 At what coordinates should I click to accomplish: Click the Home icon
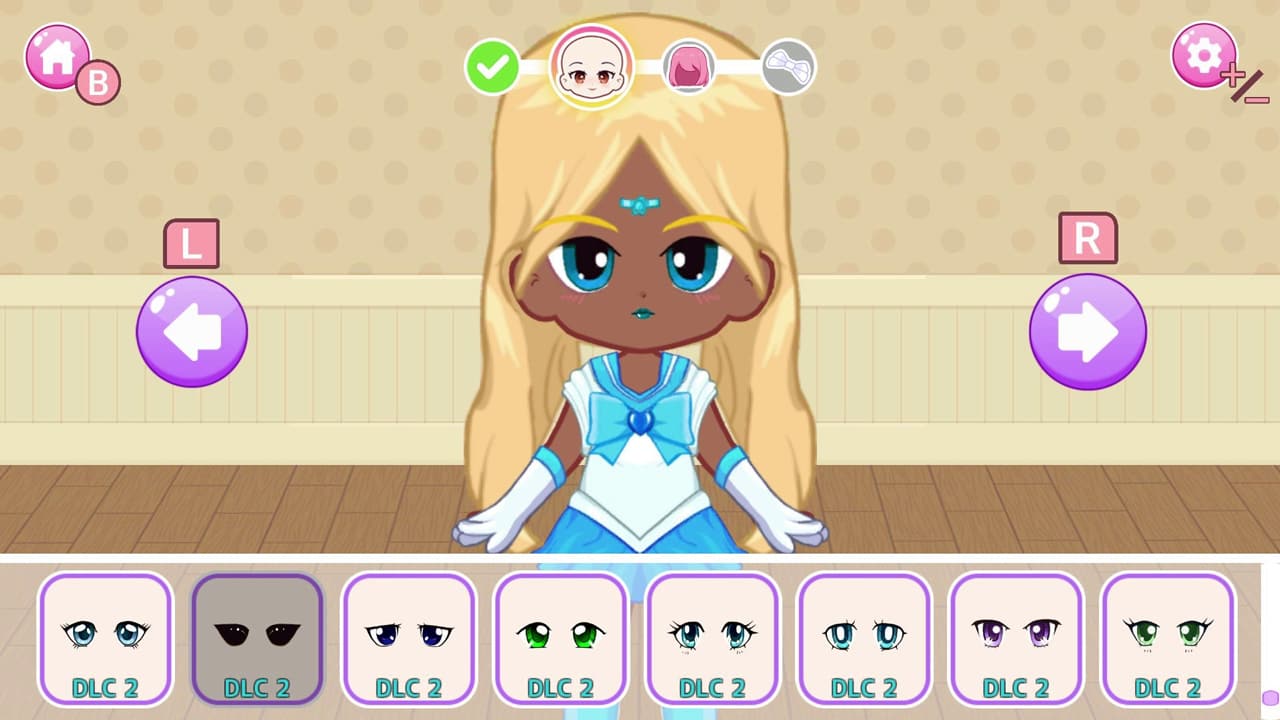tap(55, 57)
